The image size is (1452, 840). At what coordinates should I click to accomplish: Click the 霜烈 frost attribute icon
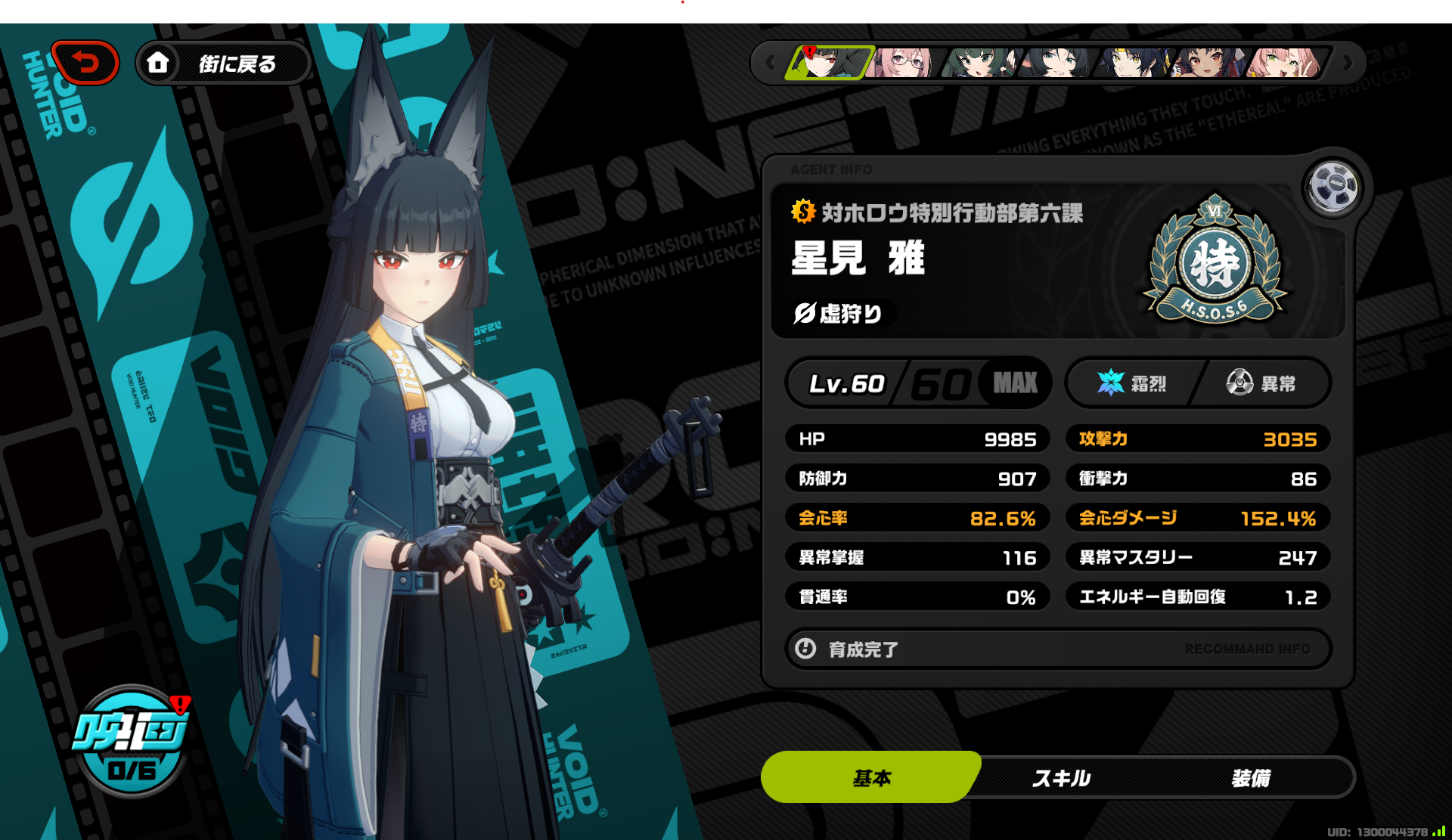click(1111, 383)
